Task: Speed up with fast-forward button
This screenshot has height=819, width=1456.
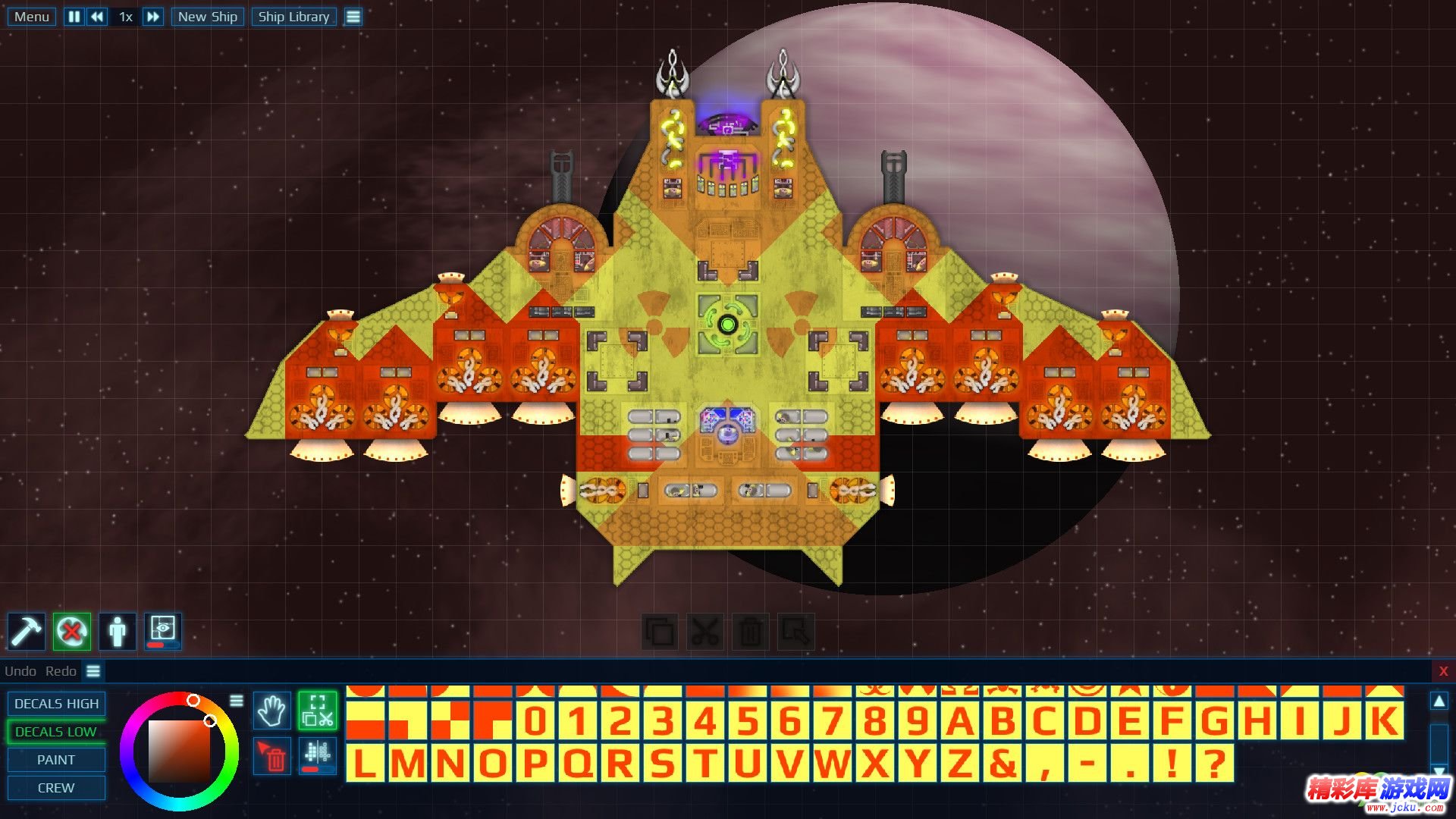Action: click(x=152, y=17)
